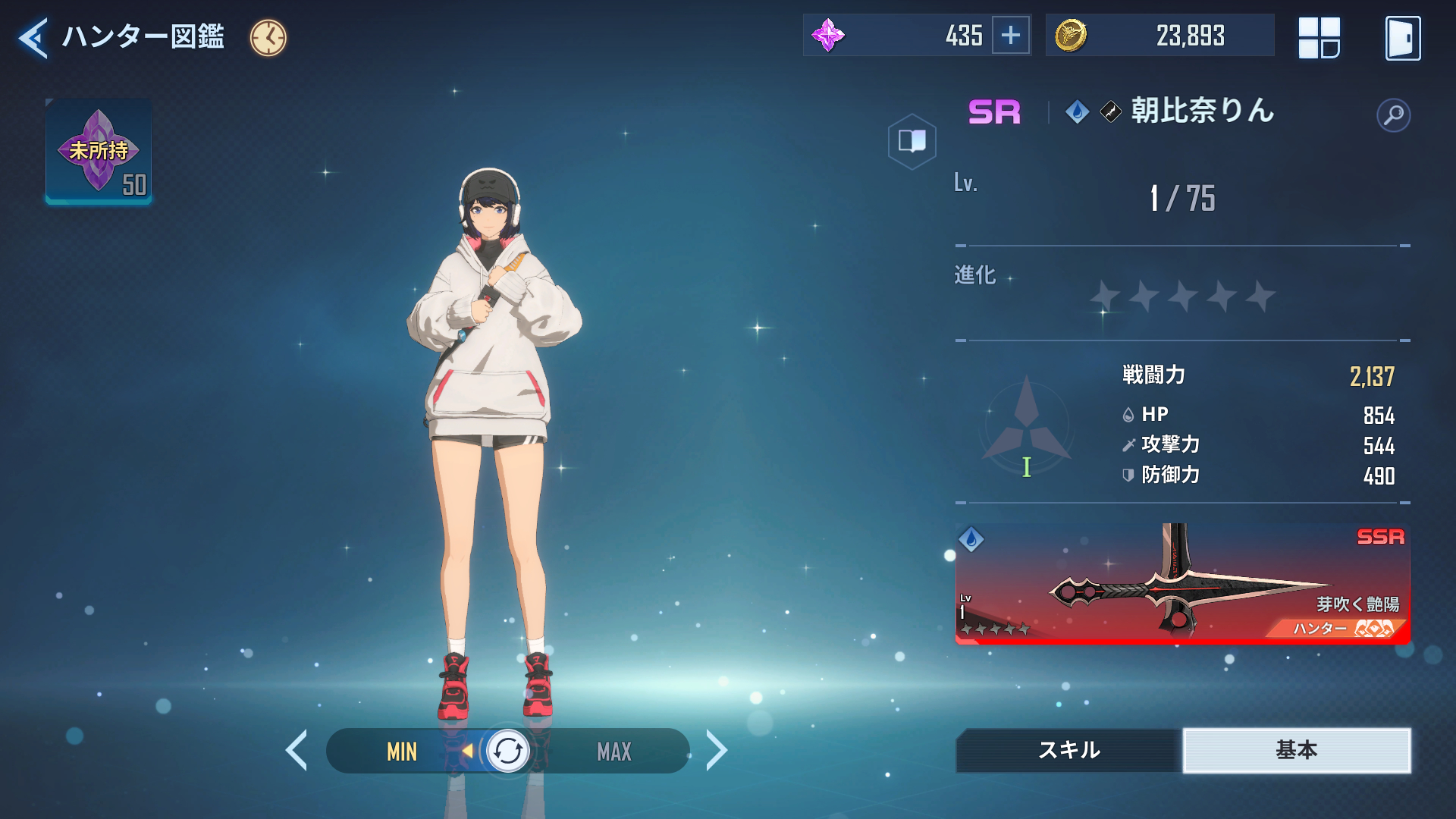This screenshot has height=819, width=1456.
Task: Open the clock history icon
Action: [x=268, y=38]
